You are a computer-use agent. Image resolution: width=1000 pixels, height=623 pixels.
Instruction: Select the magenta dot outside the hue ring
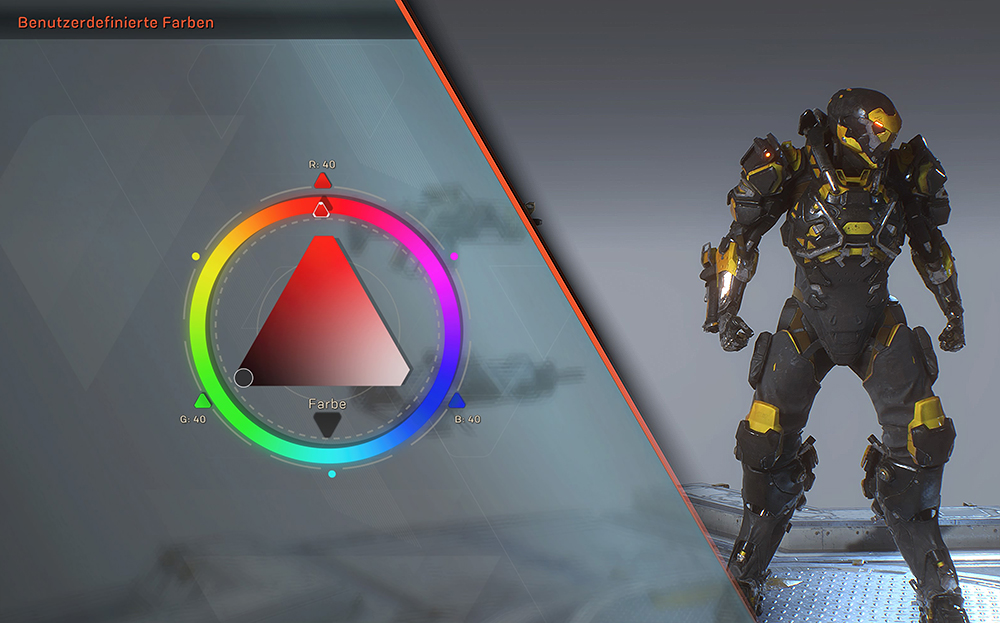point(455,257)
